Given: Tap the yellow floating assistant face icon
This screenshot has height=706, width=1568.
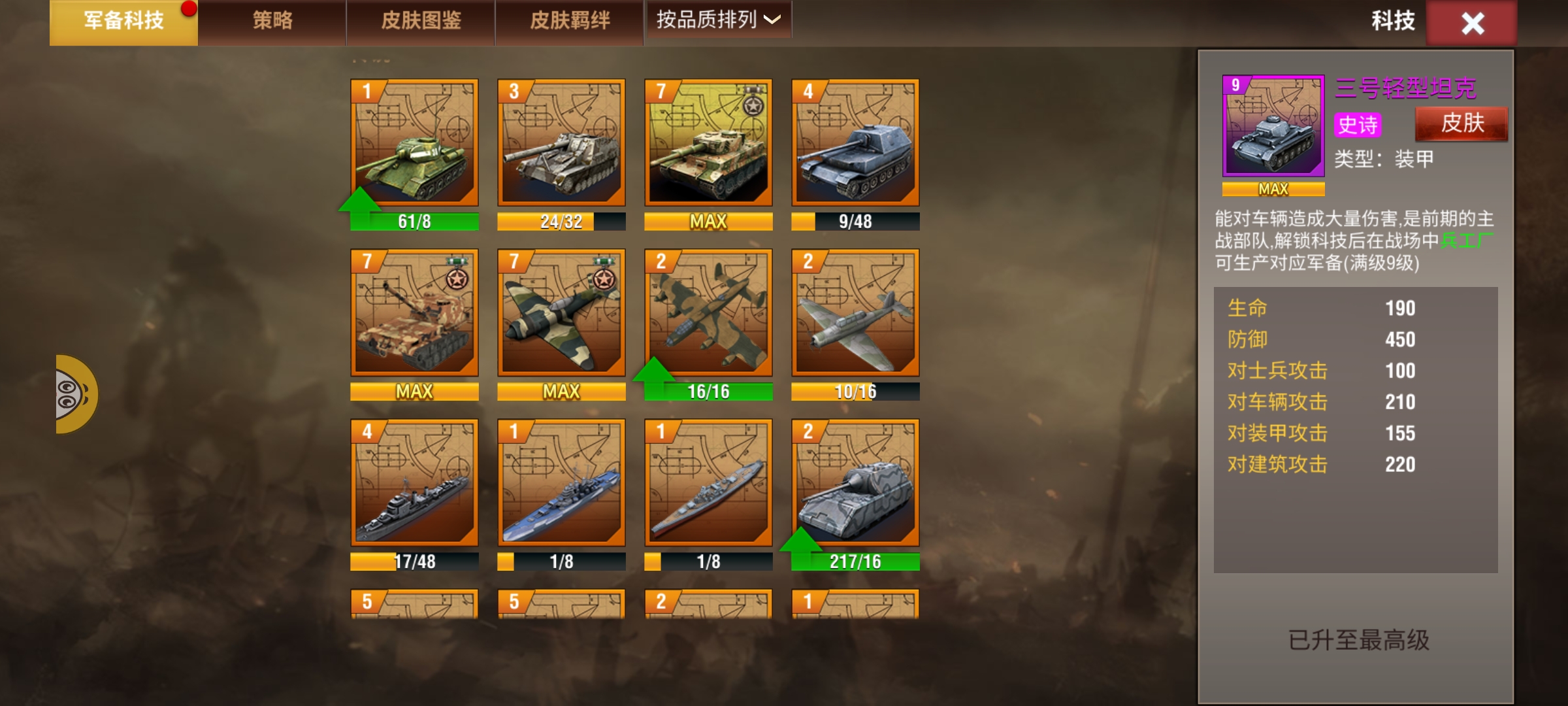Looking at the screenshot, I should 74,394.
